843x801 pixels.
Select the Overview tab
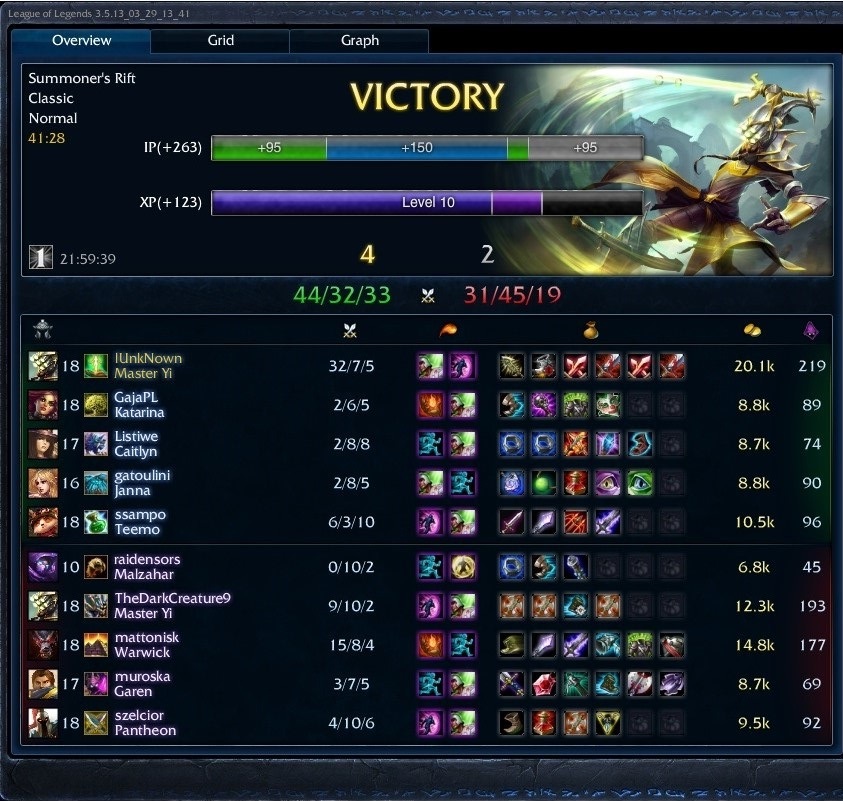click(81, 41)
